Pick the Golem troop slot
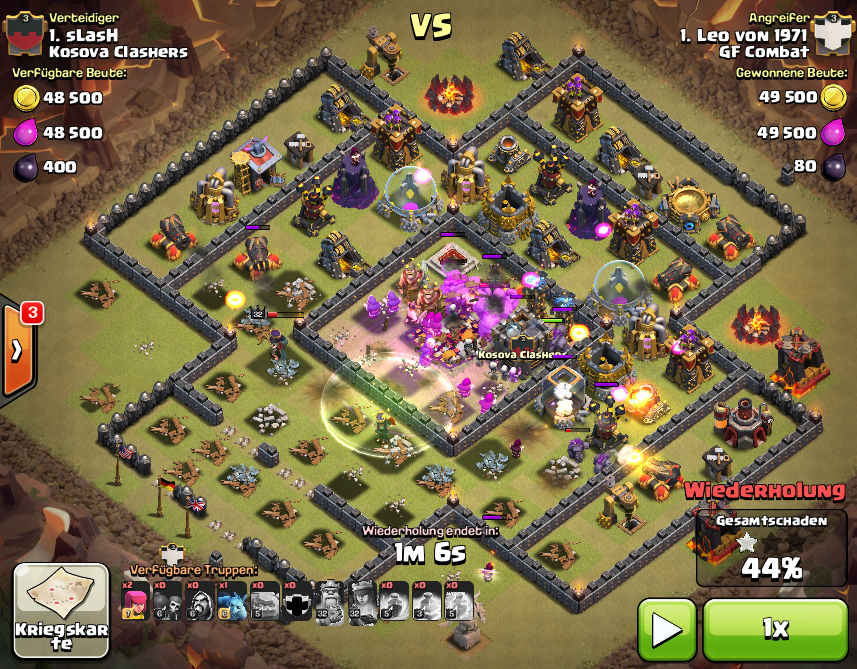Image resolution: width=857 pixels, height=669 pixels. (264, 601)
